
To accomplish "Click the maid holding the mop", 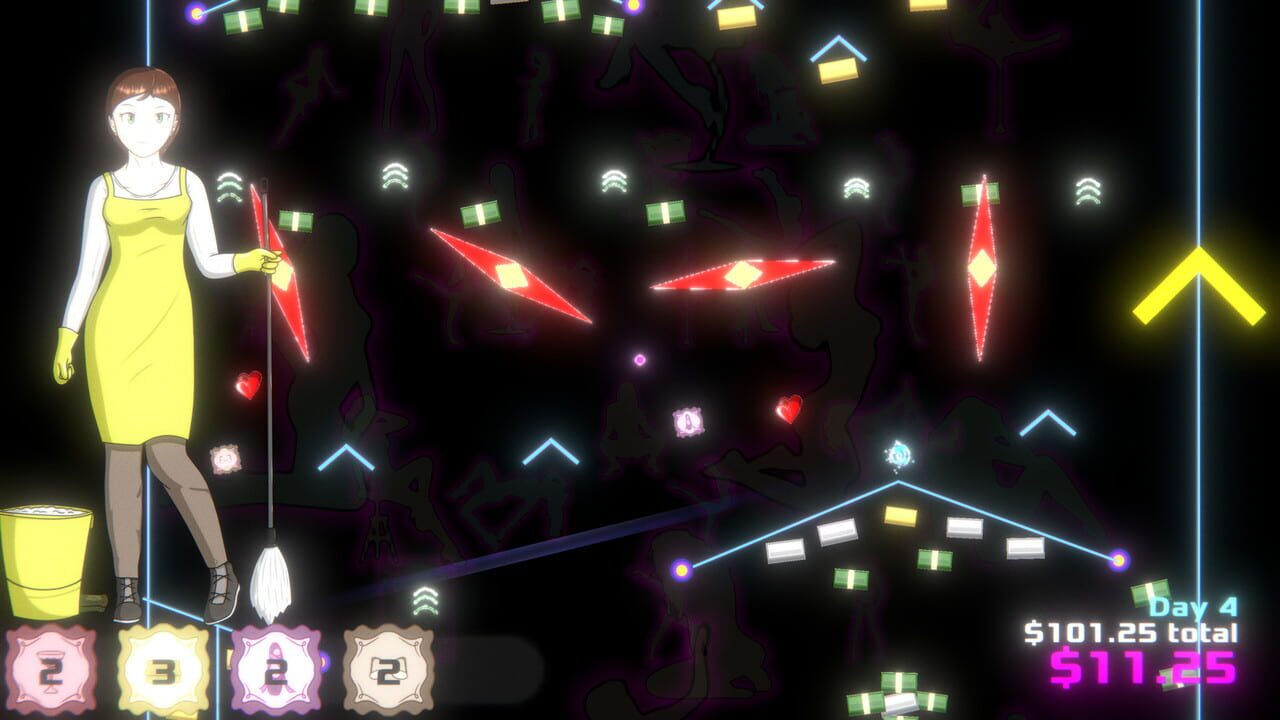I will [x=140, y=300].
